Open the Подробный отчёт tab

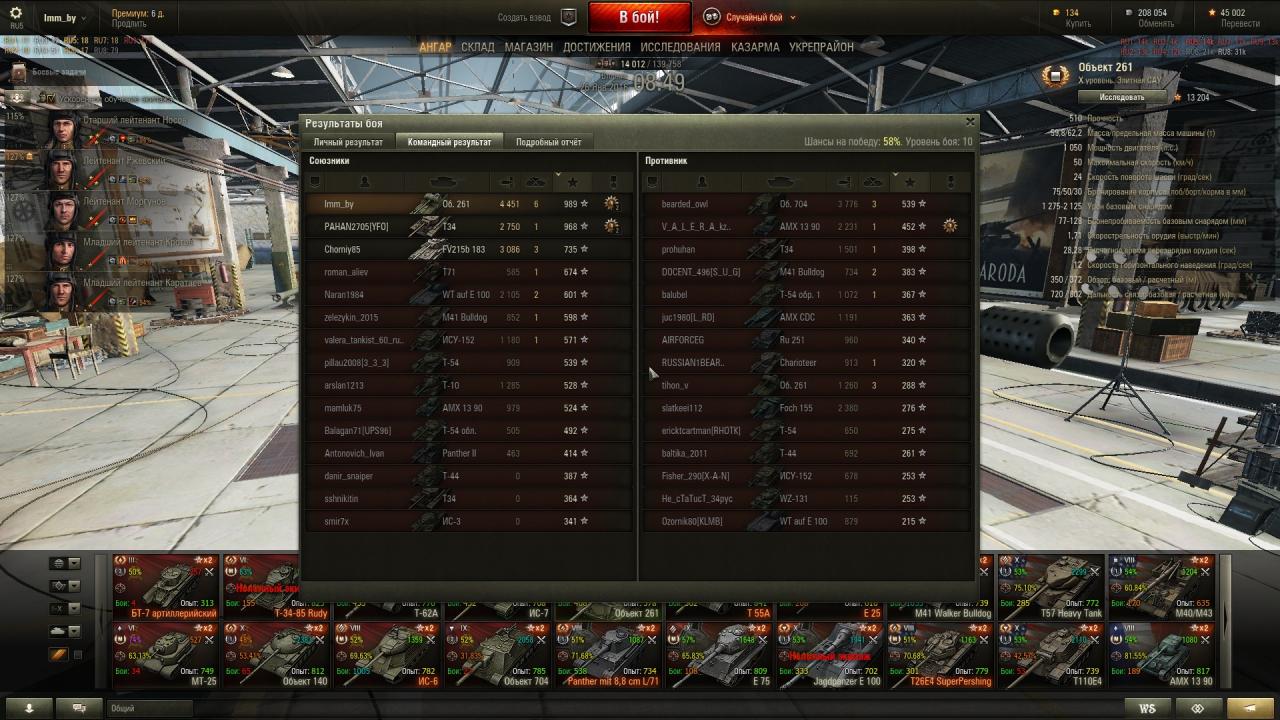coord(548,142)
